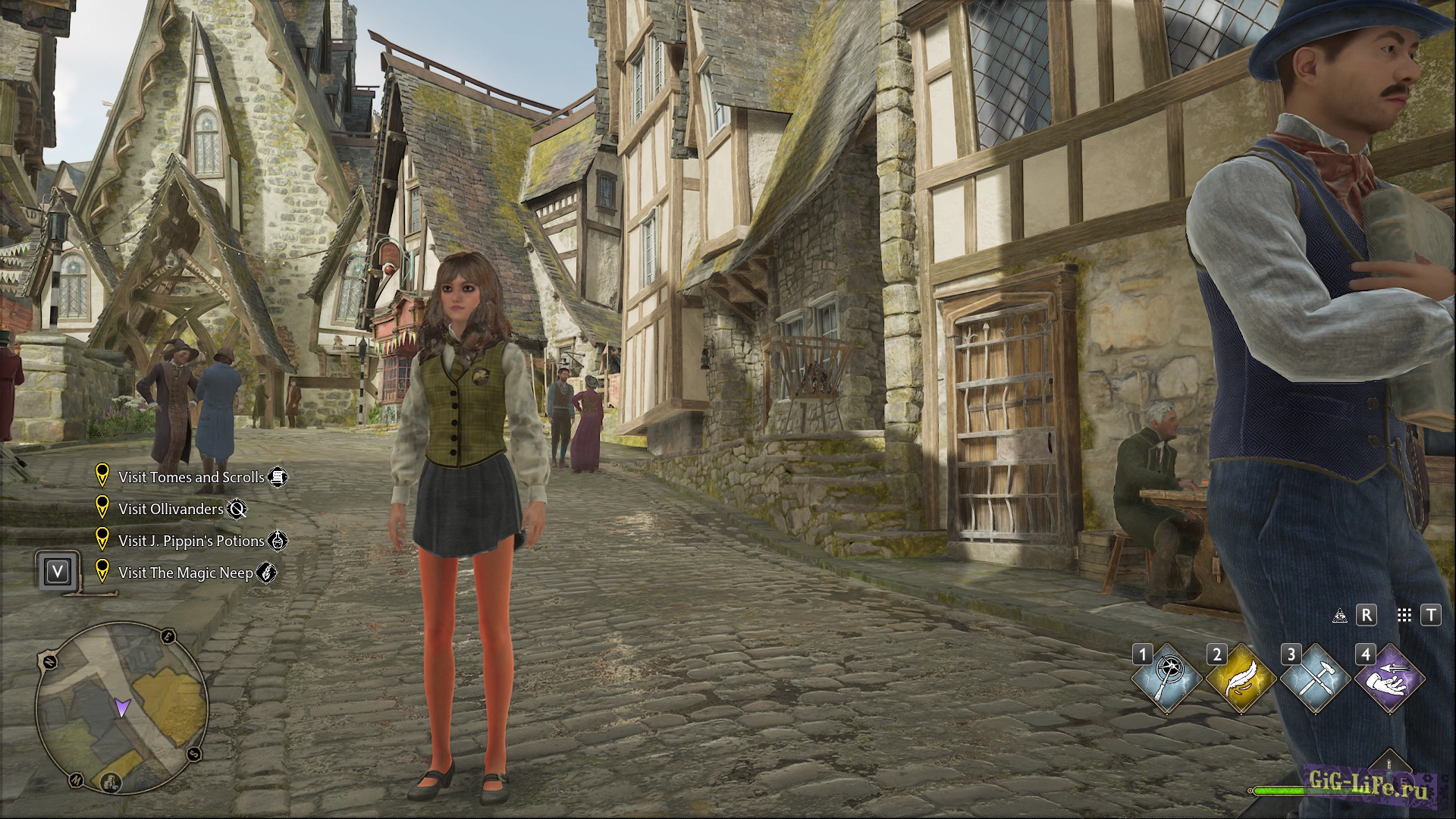Click the shop marker at the minimap's bottom edge

[x=111, y=781]
